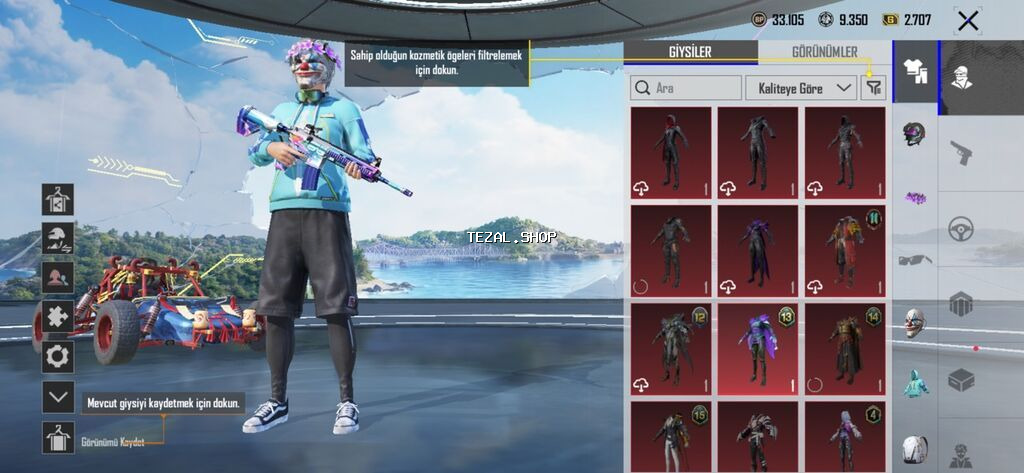Open the GÖRÜNÜMLER tab
The width and height of the screenshot is (1024, 473).
[x=824, y=53]
